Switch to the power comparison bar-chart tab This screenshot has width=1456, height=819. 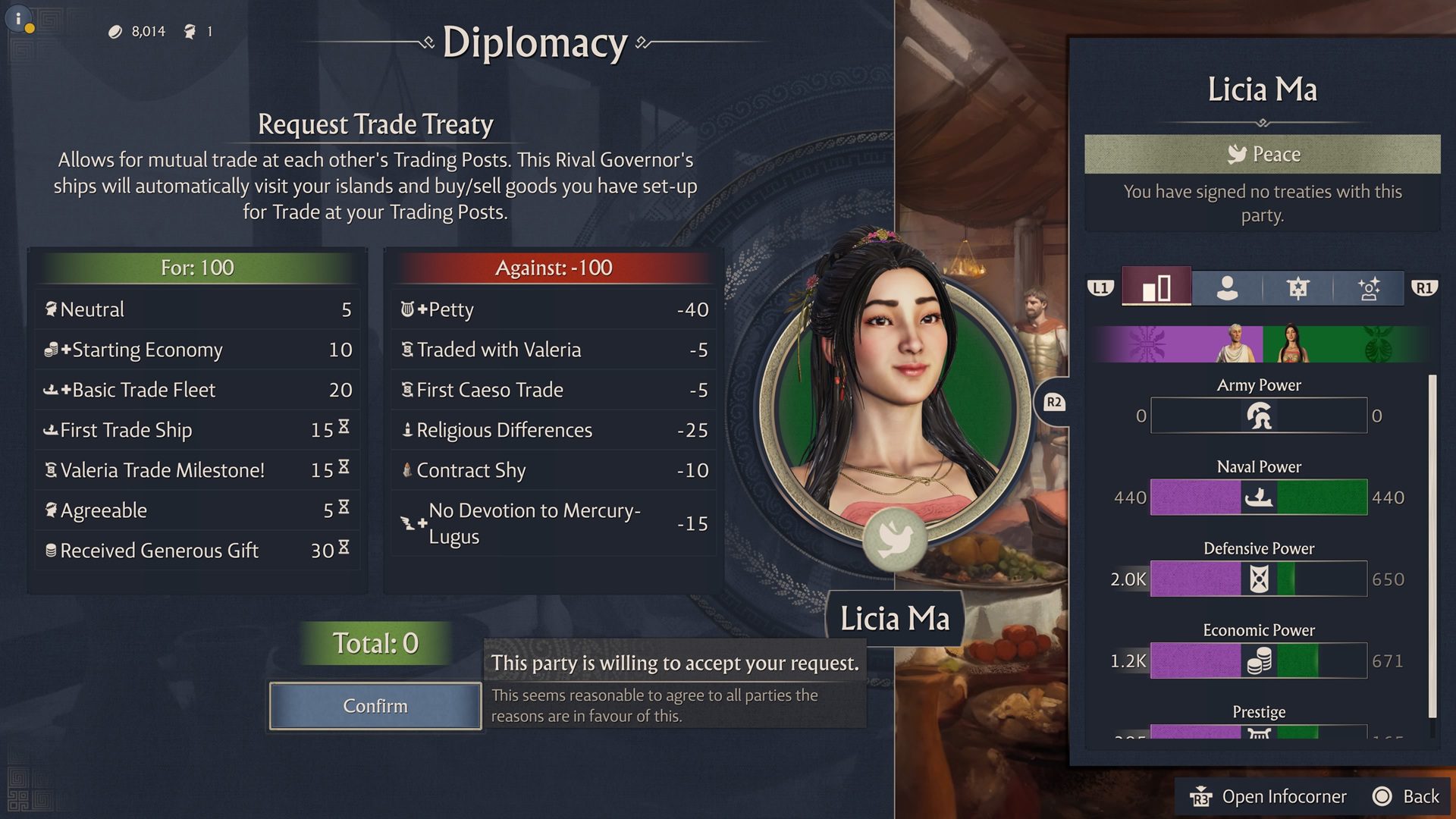coord(1156,288)
